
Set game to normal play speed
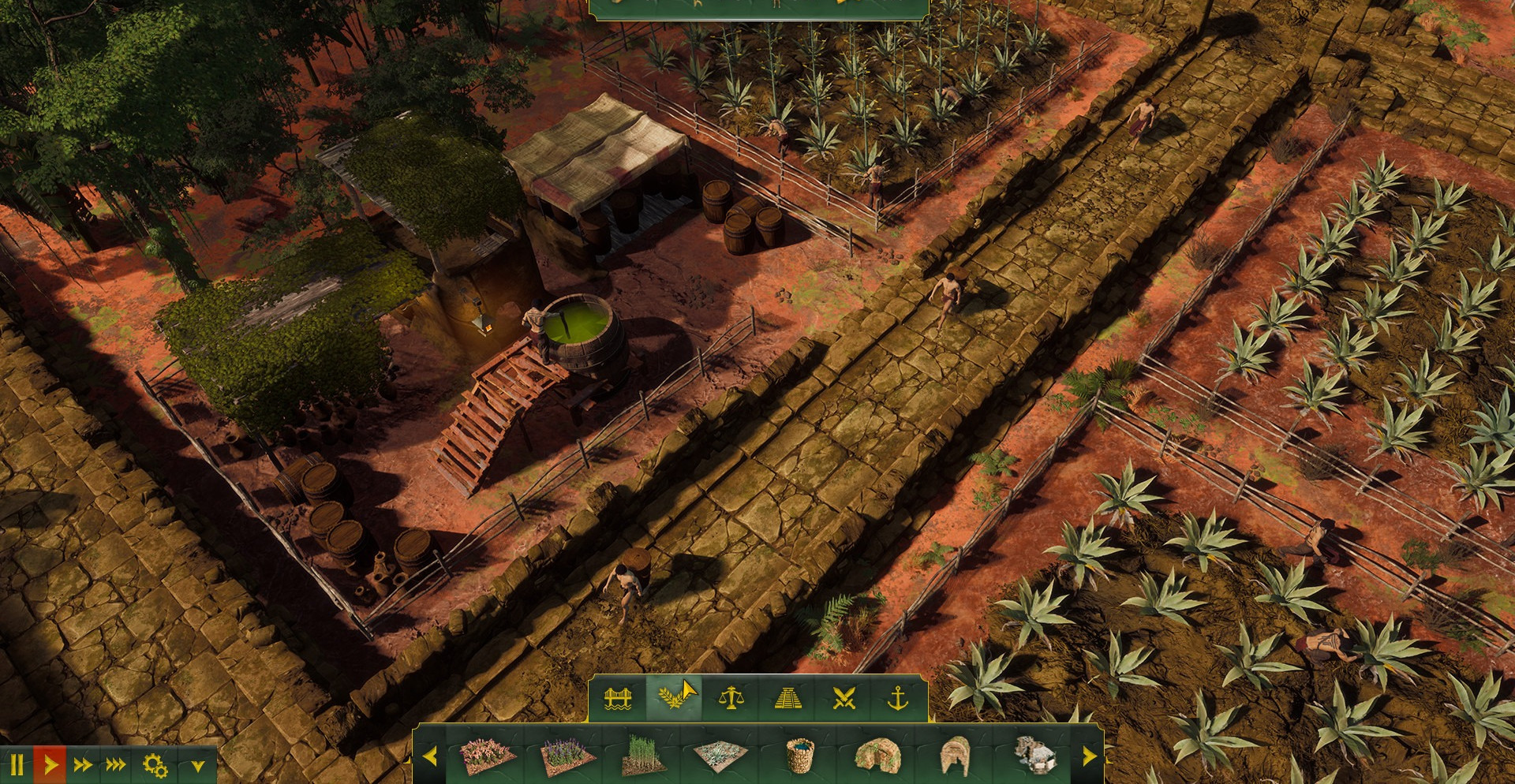50,765
